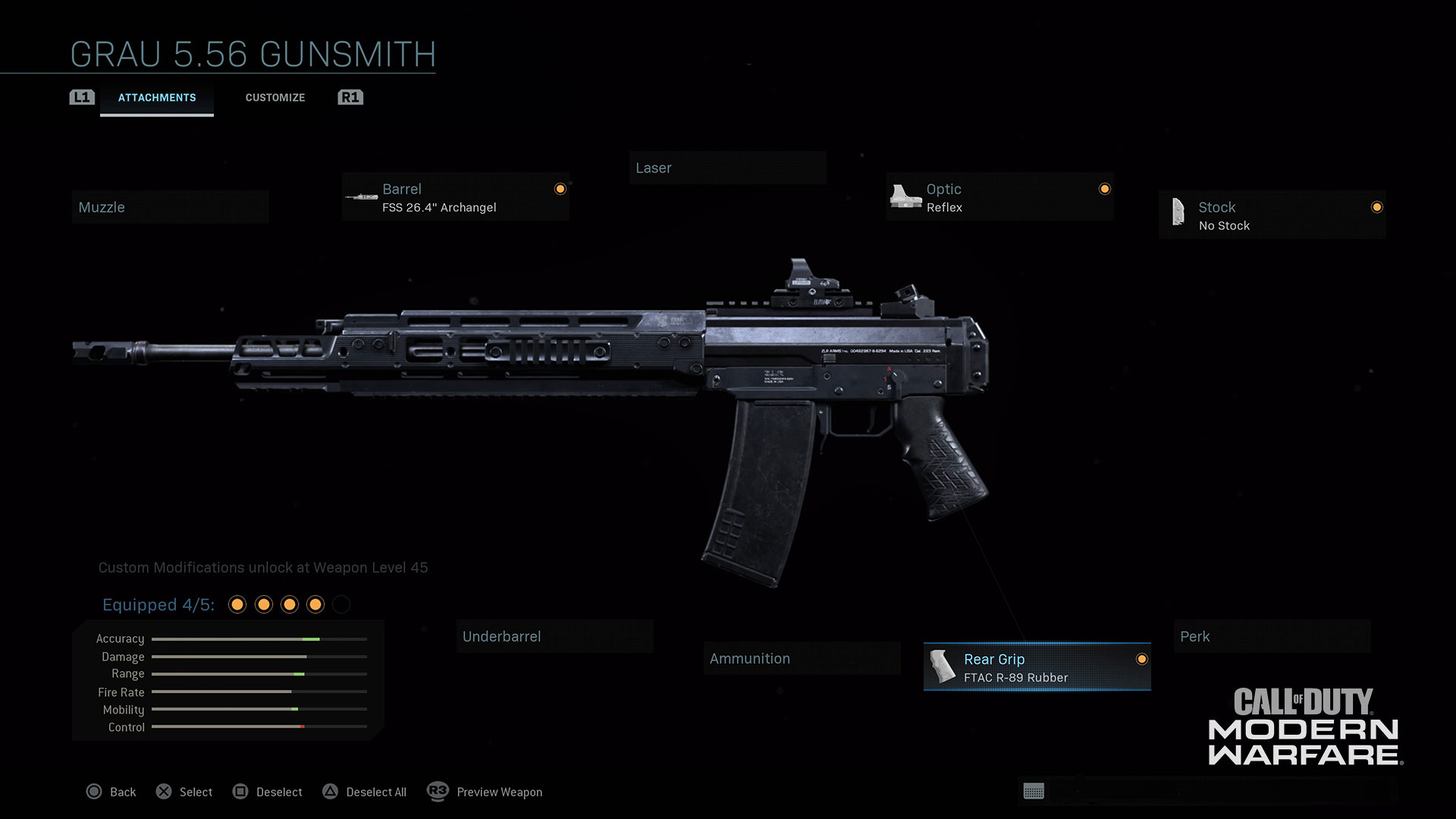Open the Barrel slot with FSS 26.4" Archangel
Viewport: 1456px width, 819px height.
(x=455, y=198)
